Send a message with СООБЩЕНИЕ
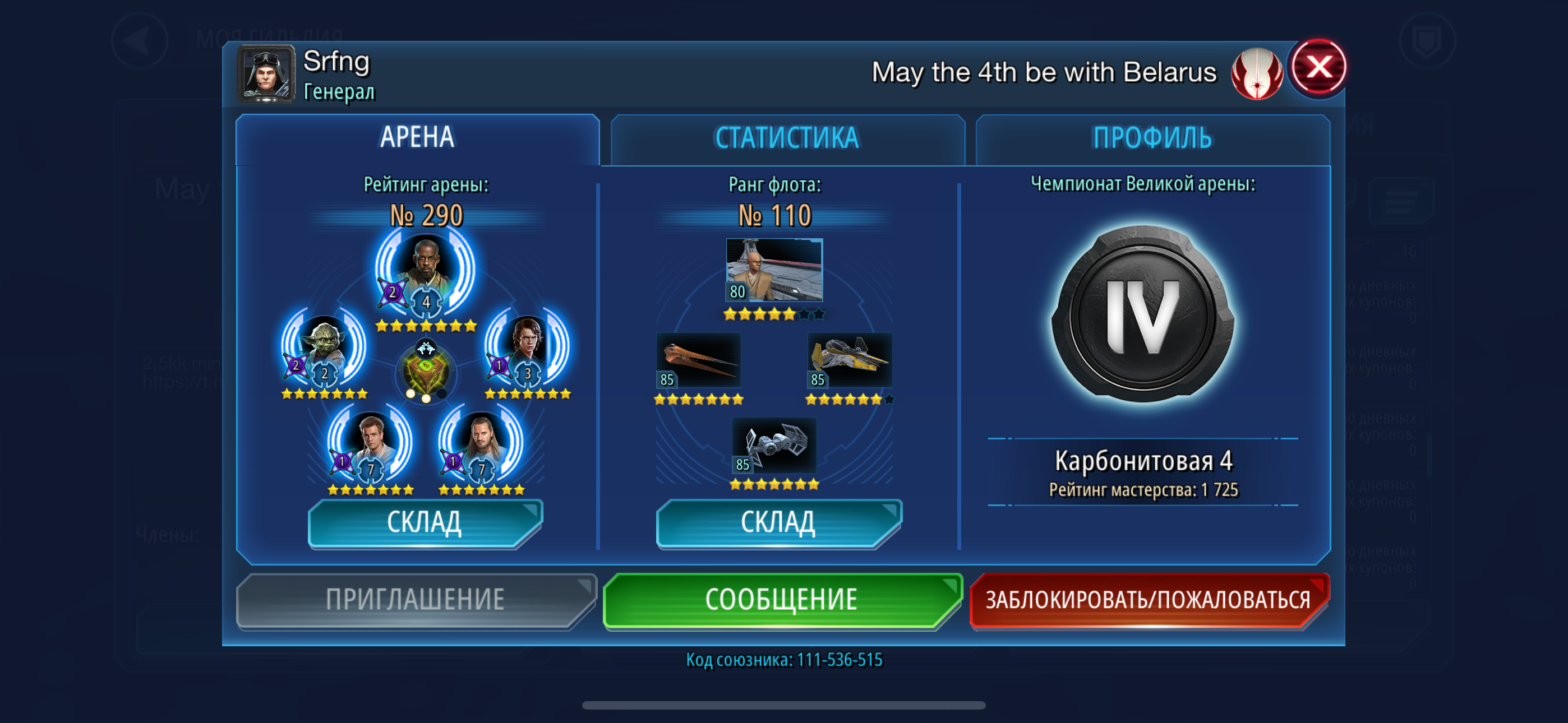The image size is (1568, 723). (782, 600)
